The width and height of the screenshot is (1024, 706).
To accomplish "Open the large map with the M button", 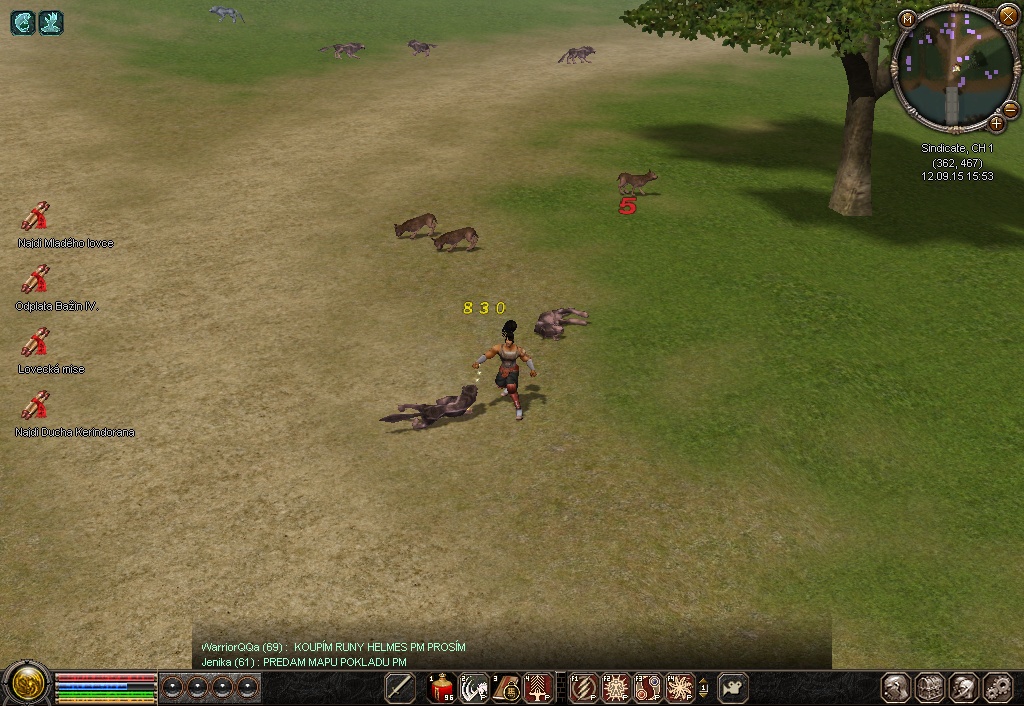I will point(907,19).
